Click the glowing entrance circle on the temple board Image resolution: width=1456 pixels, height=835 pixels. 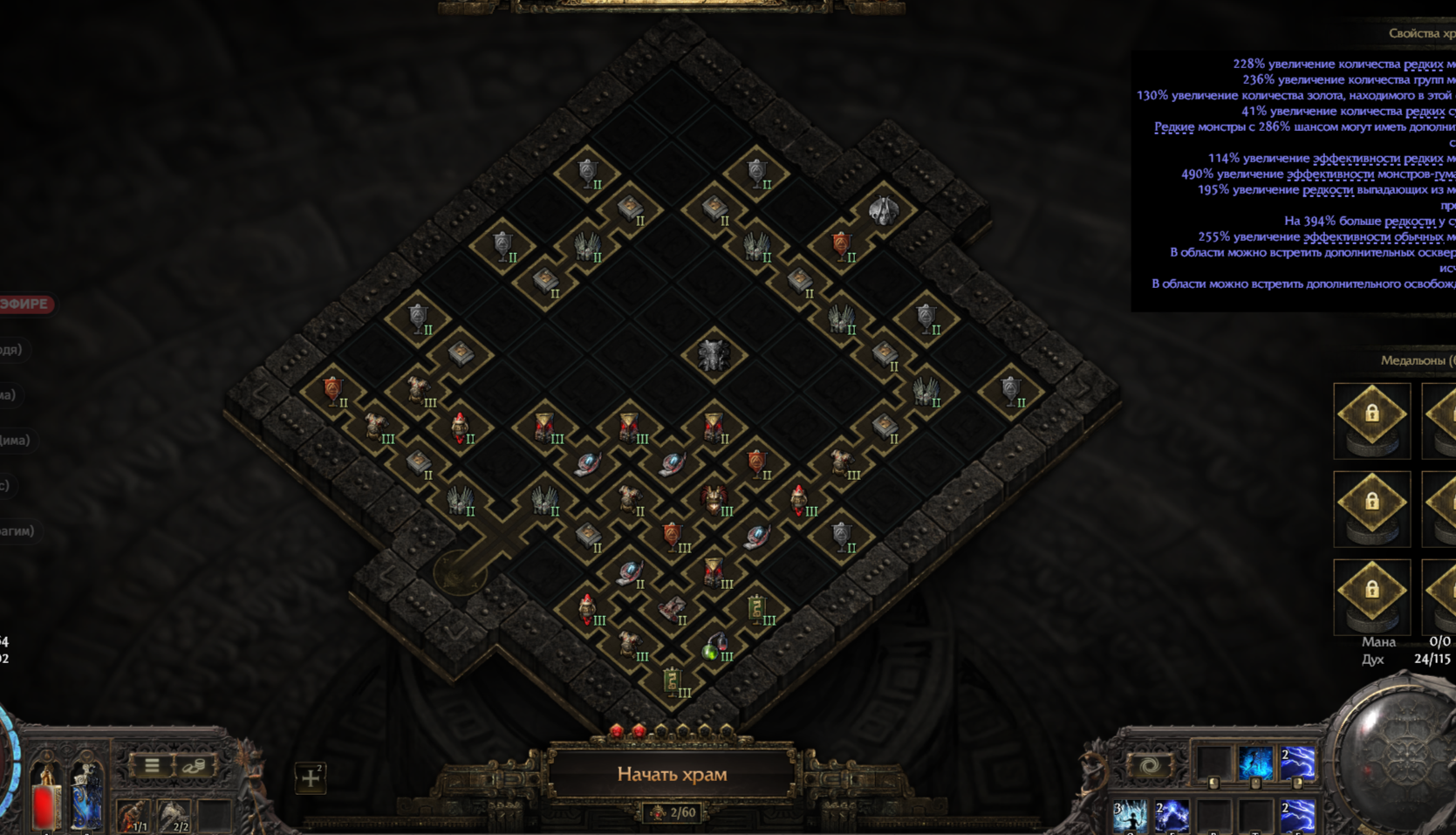tap(459, 571)
